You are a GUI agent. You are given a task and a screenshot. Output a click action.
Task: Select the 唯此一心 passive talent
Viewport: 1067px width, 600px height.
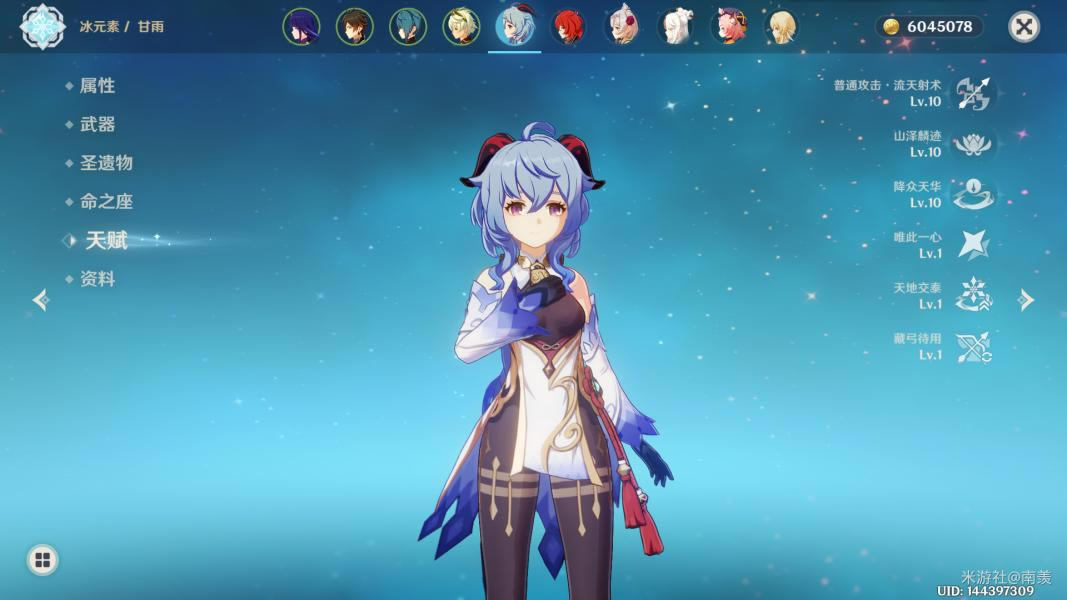tap(972, 245)
